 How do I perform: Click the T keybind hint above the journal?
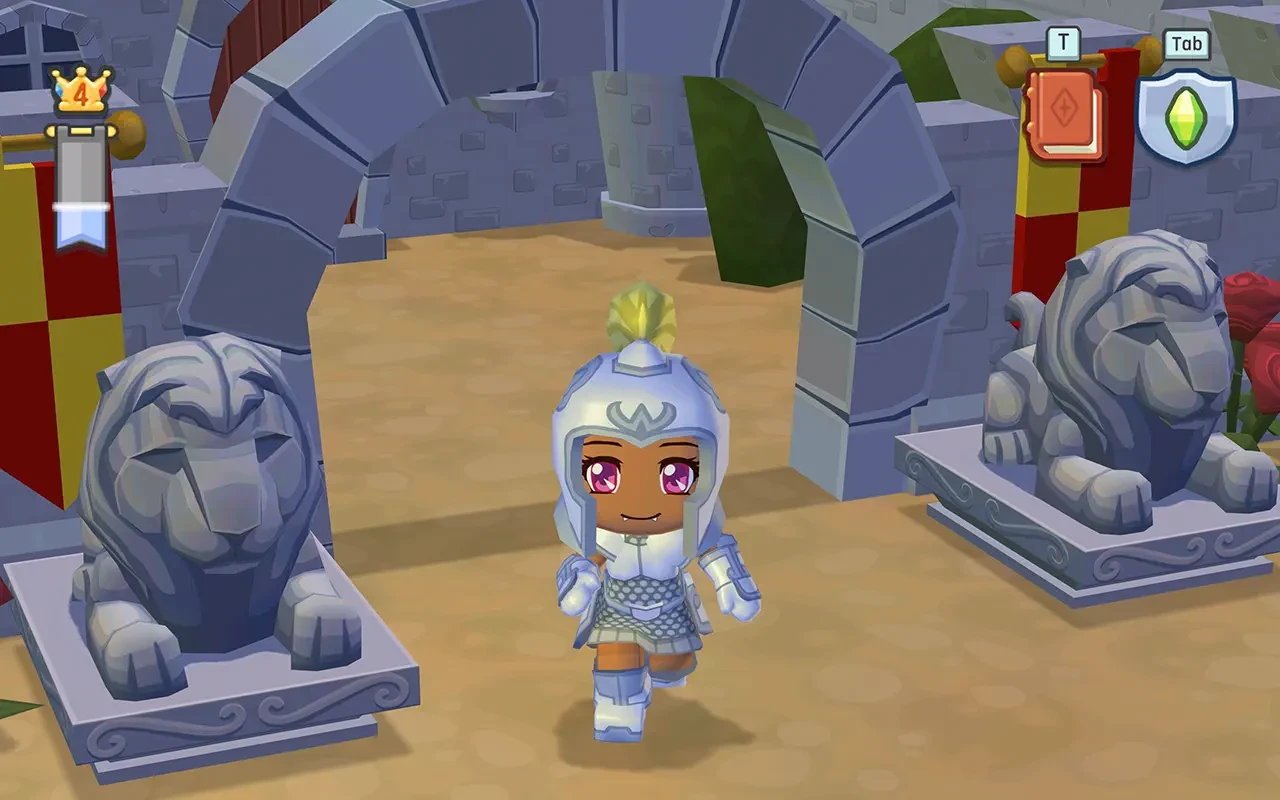(x=1064, y=42)
